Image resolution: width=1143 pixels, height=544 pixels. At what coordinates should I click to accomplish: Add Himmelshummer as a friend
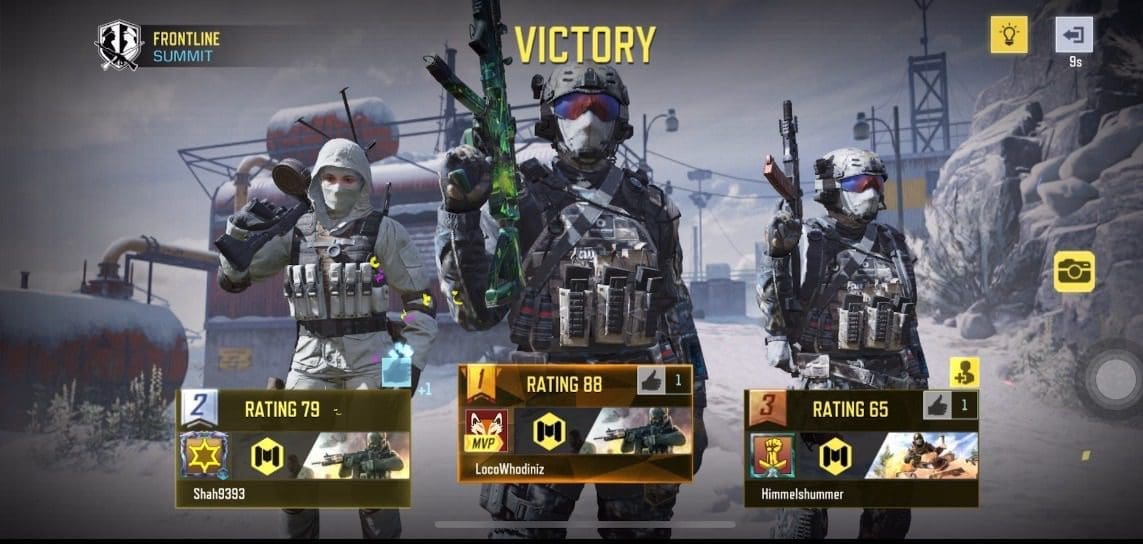coord(964,373)
